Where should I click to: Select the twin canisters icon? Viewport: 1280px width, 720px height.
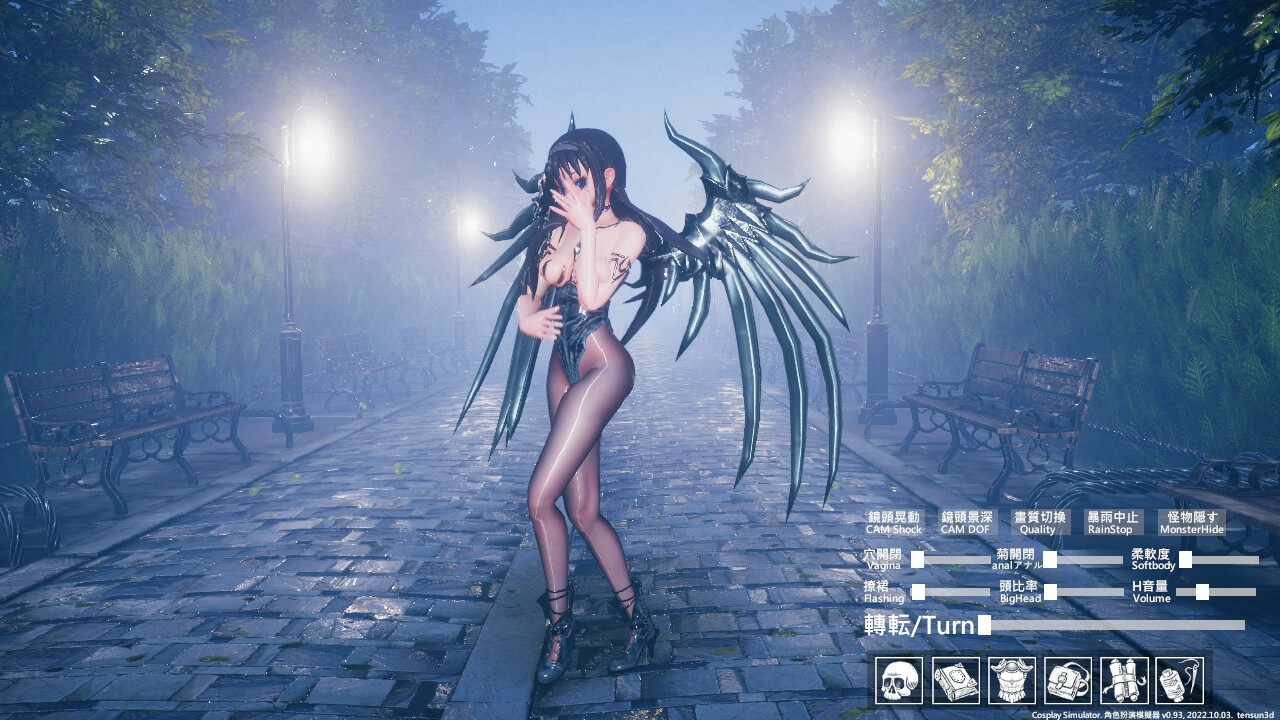[1123, 681]
